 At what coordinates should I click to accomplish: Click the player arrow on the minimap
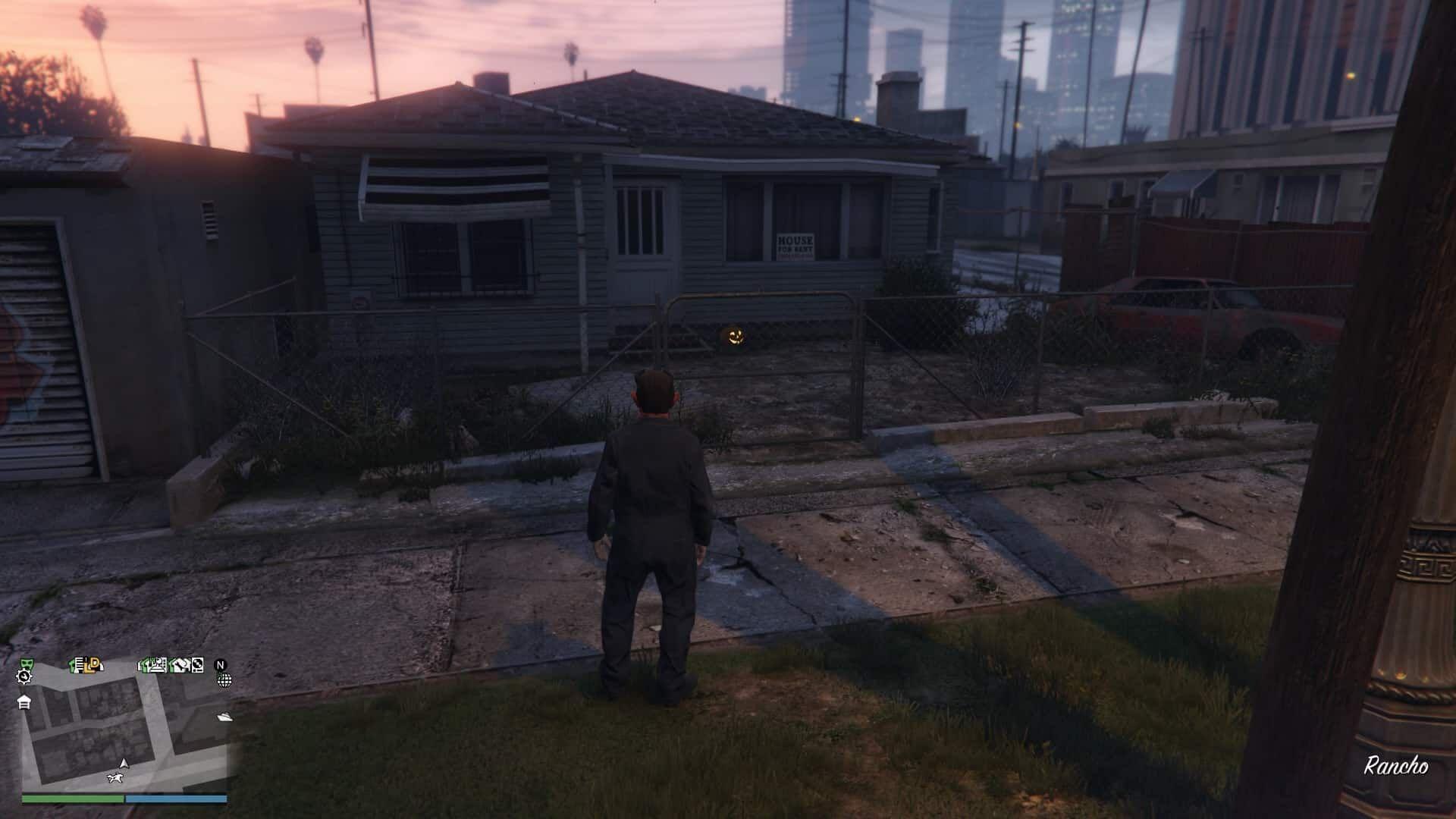click(124, 763)
